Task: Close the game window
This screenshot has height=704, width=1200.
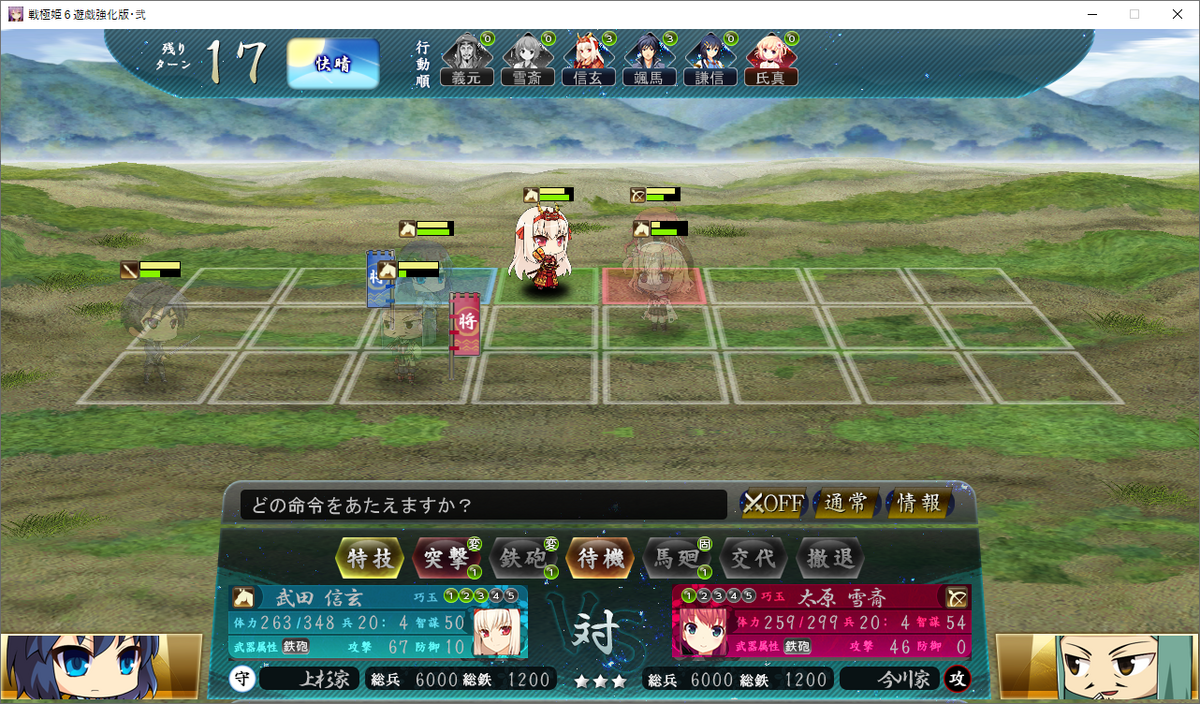Action: [x=1176, y=14]
